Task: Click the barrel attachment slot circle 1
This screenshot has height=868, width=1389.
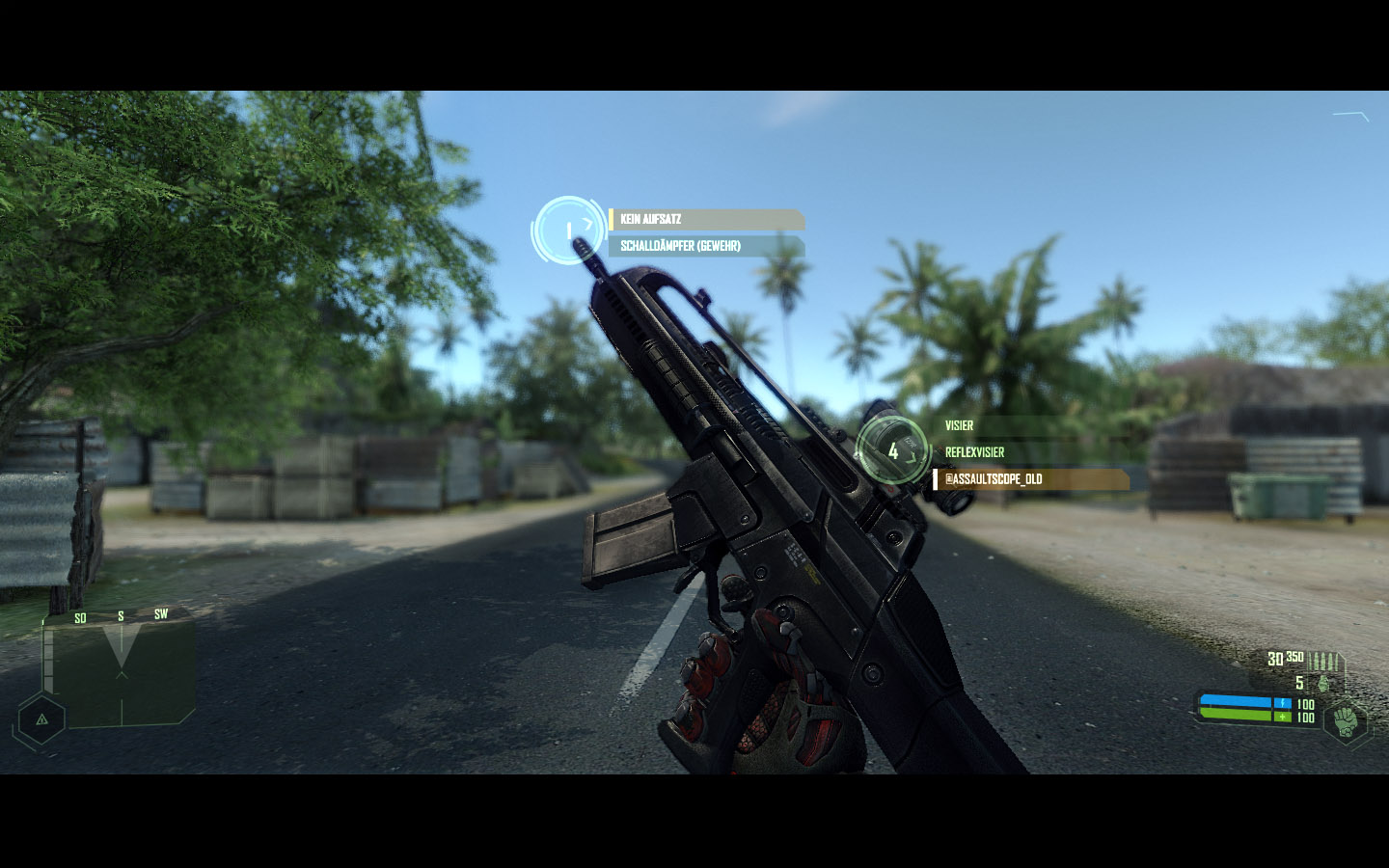Action: point(568,231)
